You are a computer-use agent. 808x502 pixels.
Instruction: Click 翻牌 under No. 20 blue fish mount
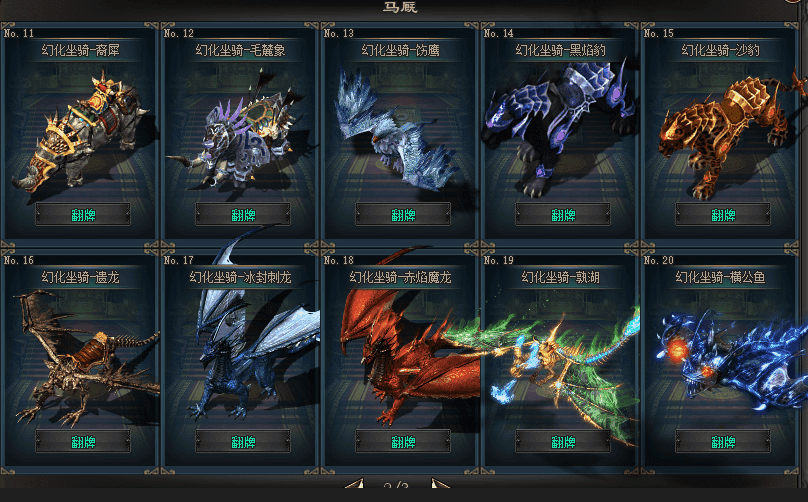[x=723, y=442]
